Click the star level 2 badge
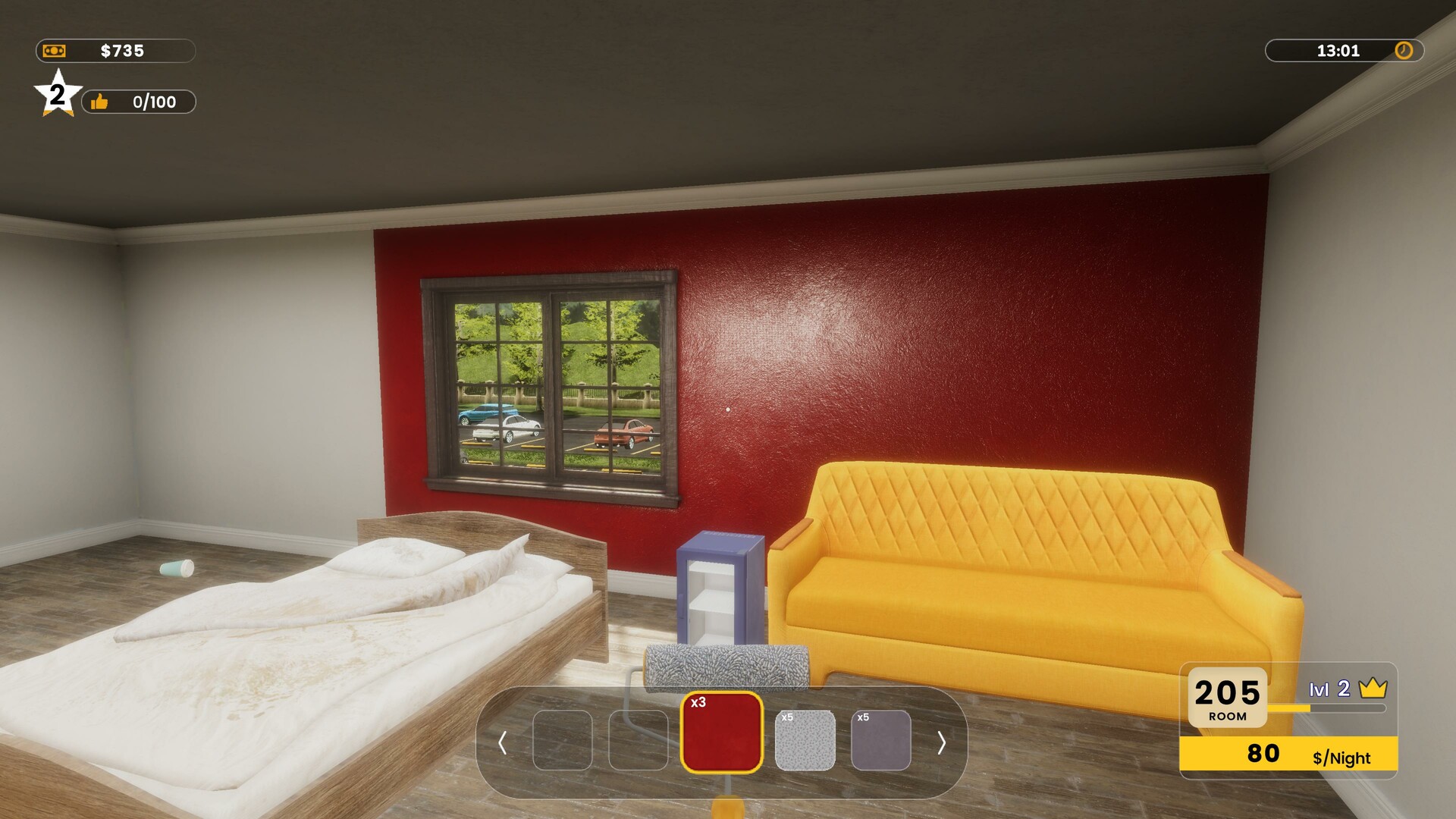Image resolution: width=1456 pixels, height=819 pixels. coord(58,95)
